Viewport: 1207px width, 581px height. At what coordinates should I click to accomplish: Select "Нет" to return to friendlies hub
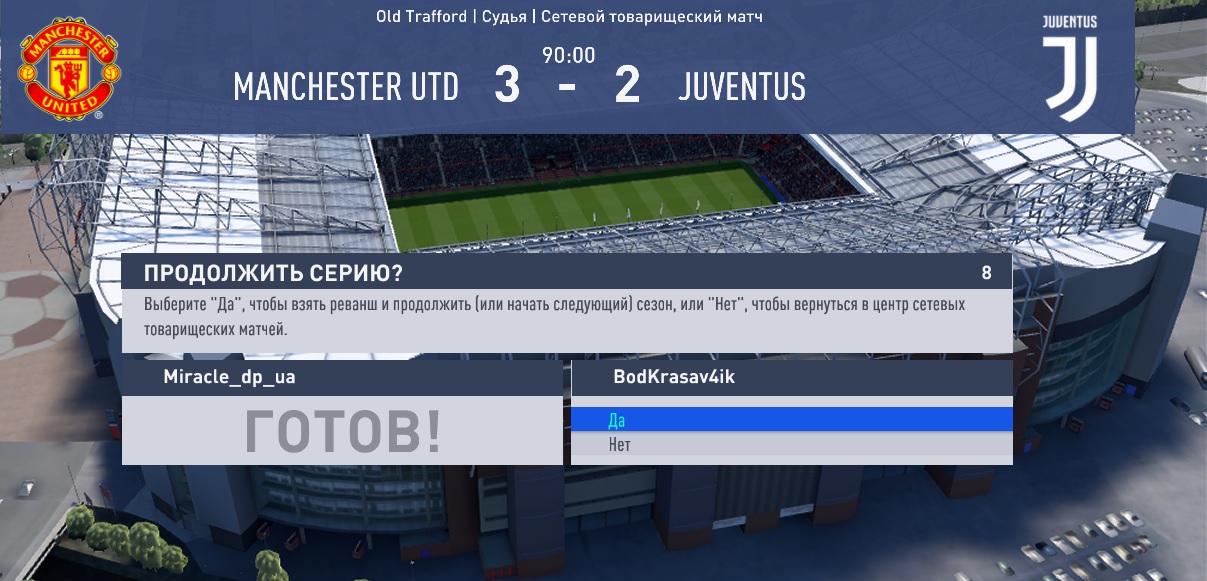click(x=791, y=445)
